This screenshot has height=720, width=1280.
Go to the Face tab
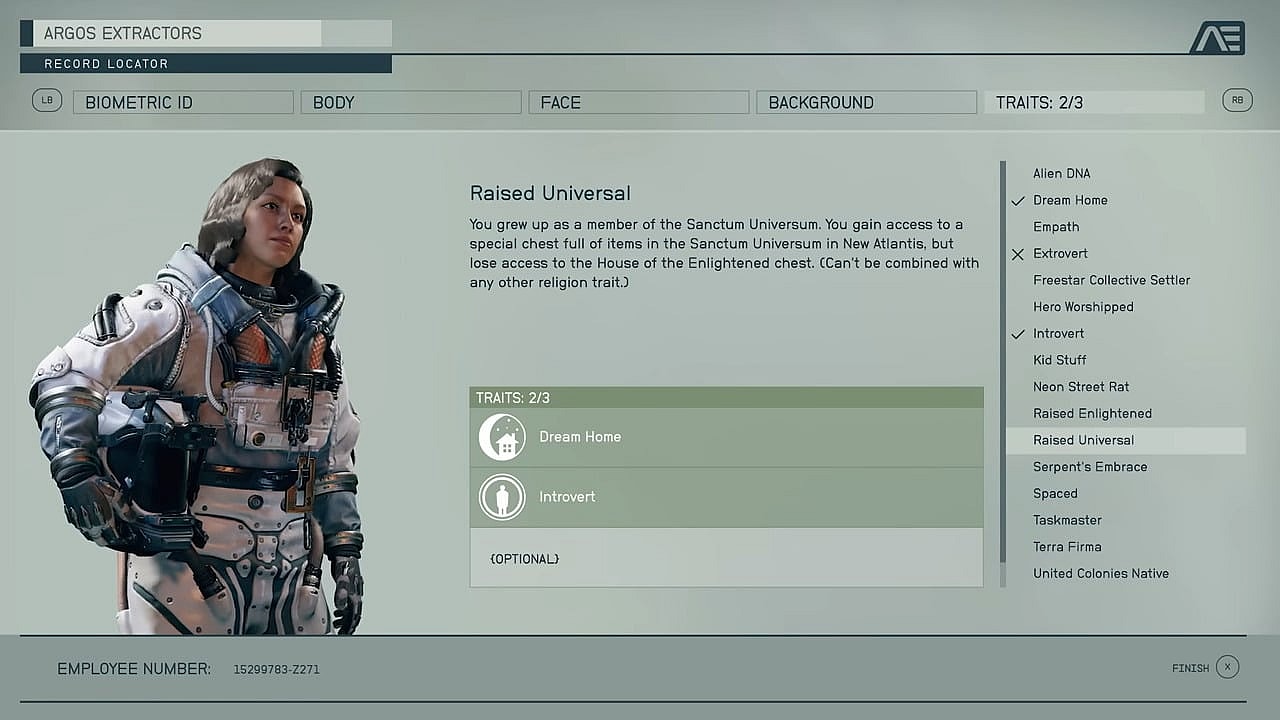pos(639,102)
